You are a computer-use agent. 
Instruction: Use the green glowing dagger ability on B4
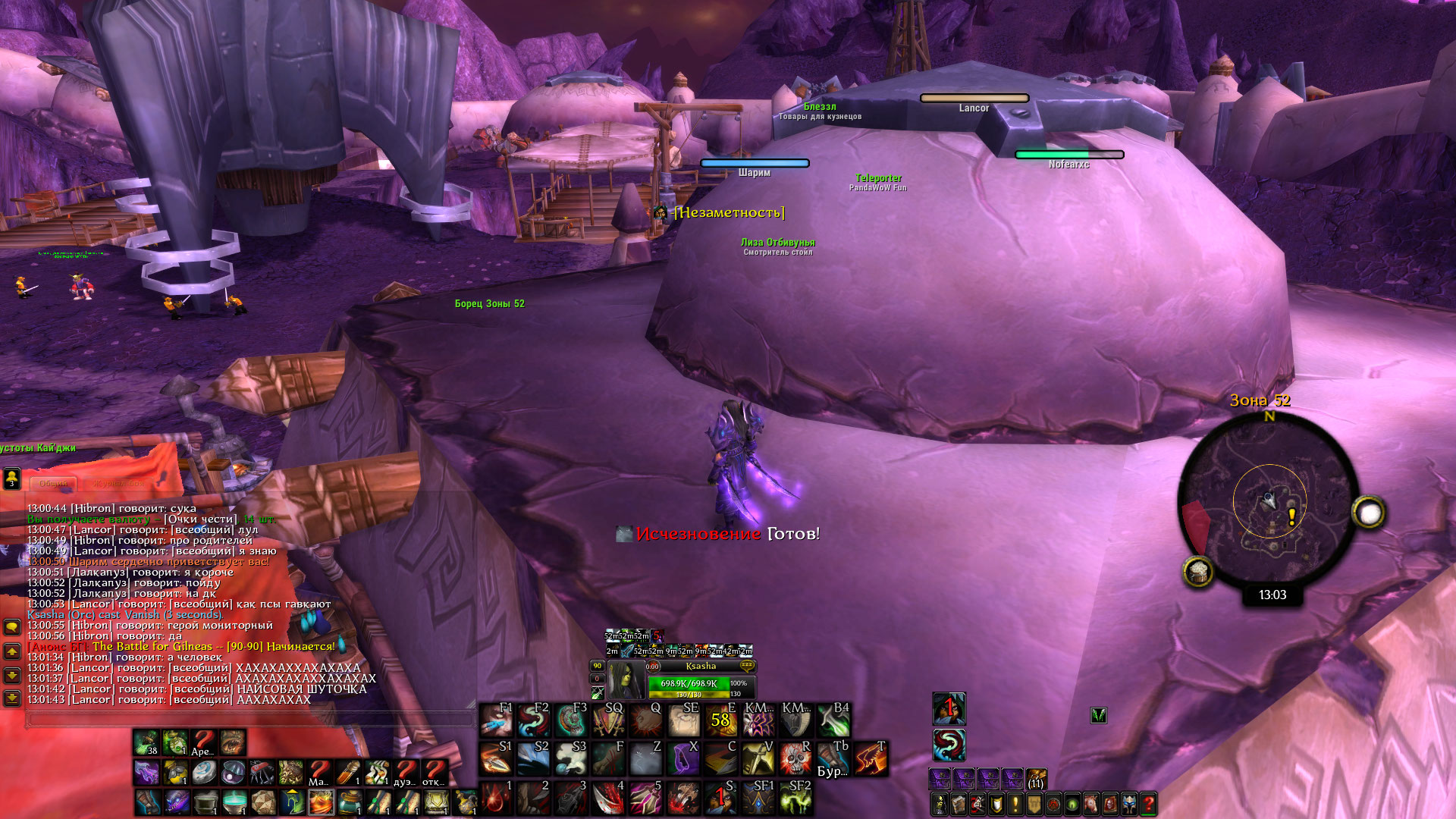(833, 720)
